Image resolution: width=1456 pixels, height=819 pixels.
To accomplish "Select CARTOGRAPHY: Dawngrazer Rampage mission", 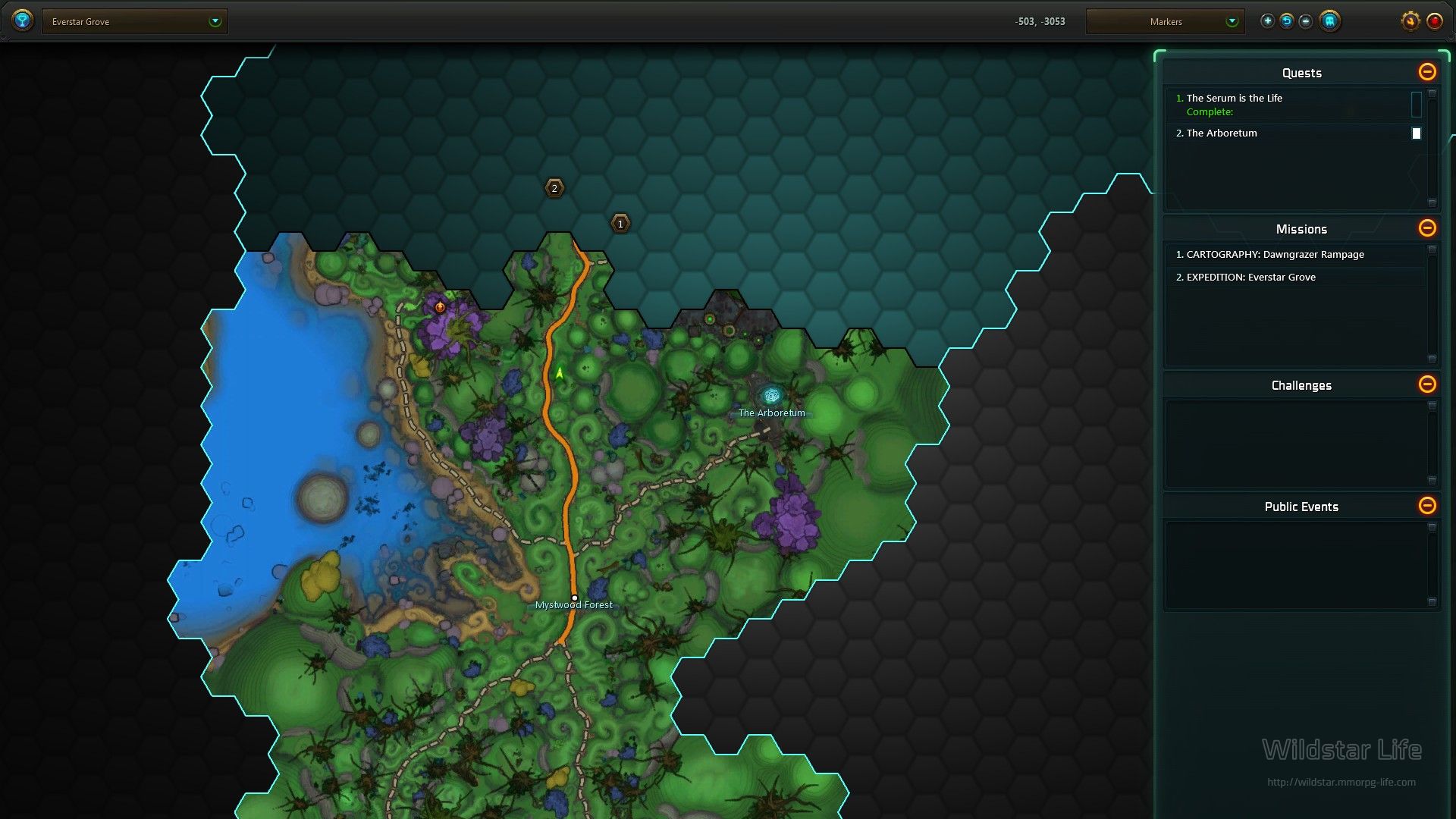I will tap(1275, 255).
